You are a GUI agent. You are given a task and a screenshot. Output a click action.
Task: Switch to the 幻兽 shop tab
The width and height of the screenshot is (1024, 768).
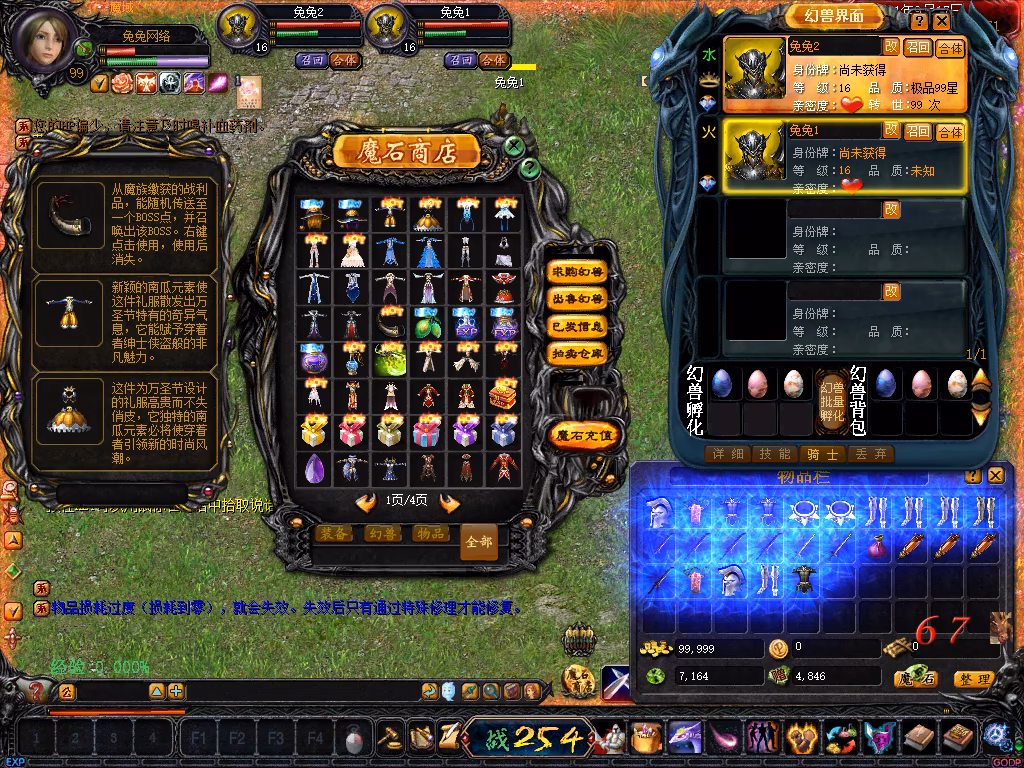tap(383, 534)
